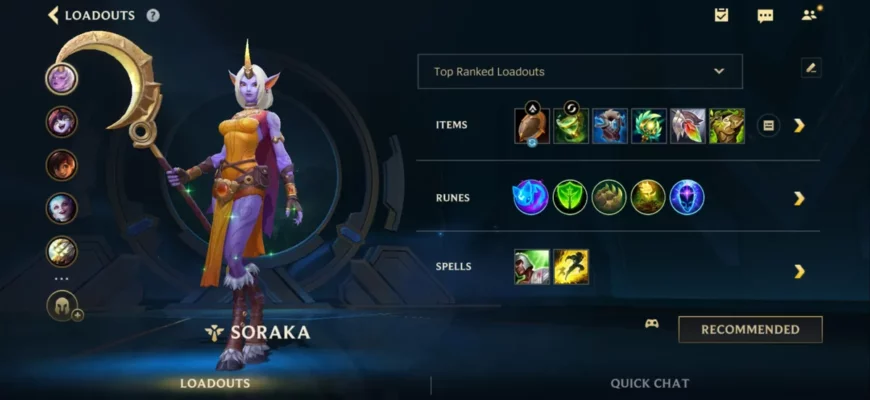Open the Spells section arrow

(799, 271)
